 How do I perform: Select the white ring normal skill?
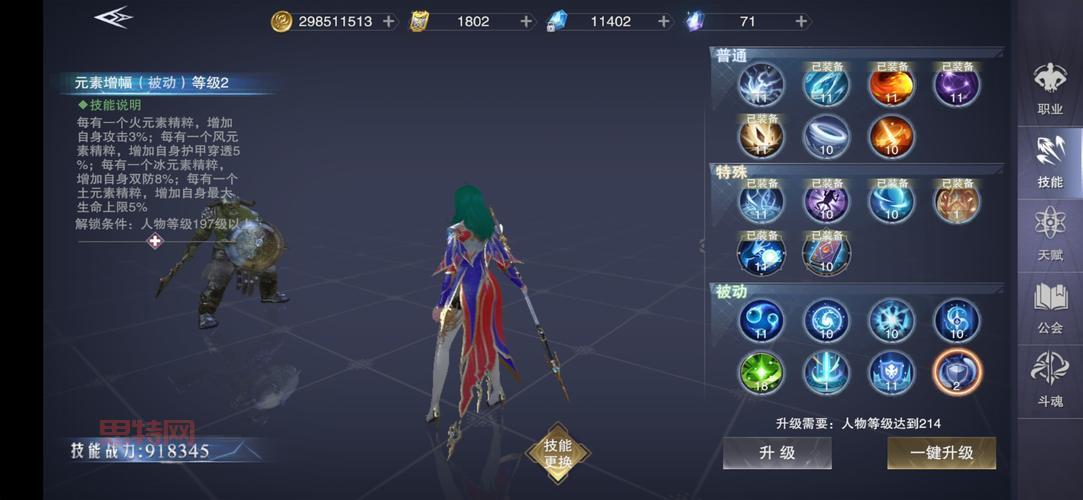826,136
